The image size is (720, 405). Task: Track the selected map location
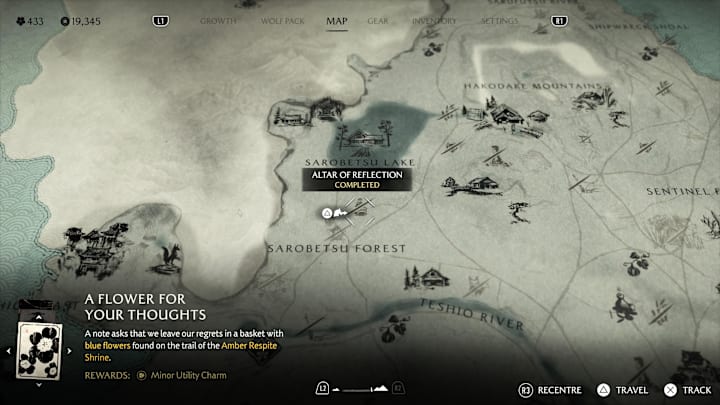pos(688,389)
